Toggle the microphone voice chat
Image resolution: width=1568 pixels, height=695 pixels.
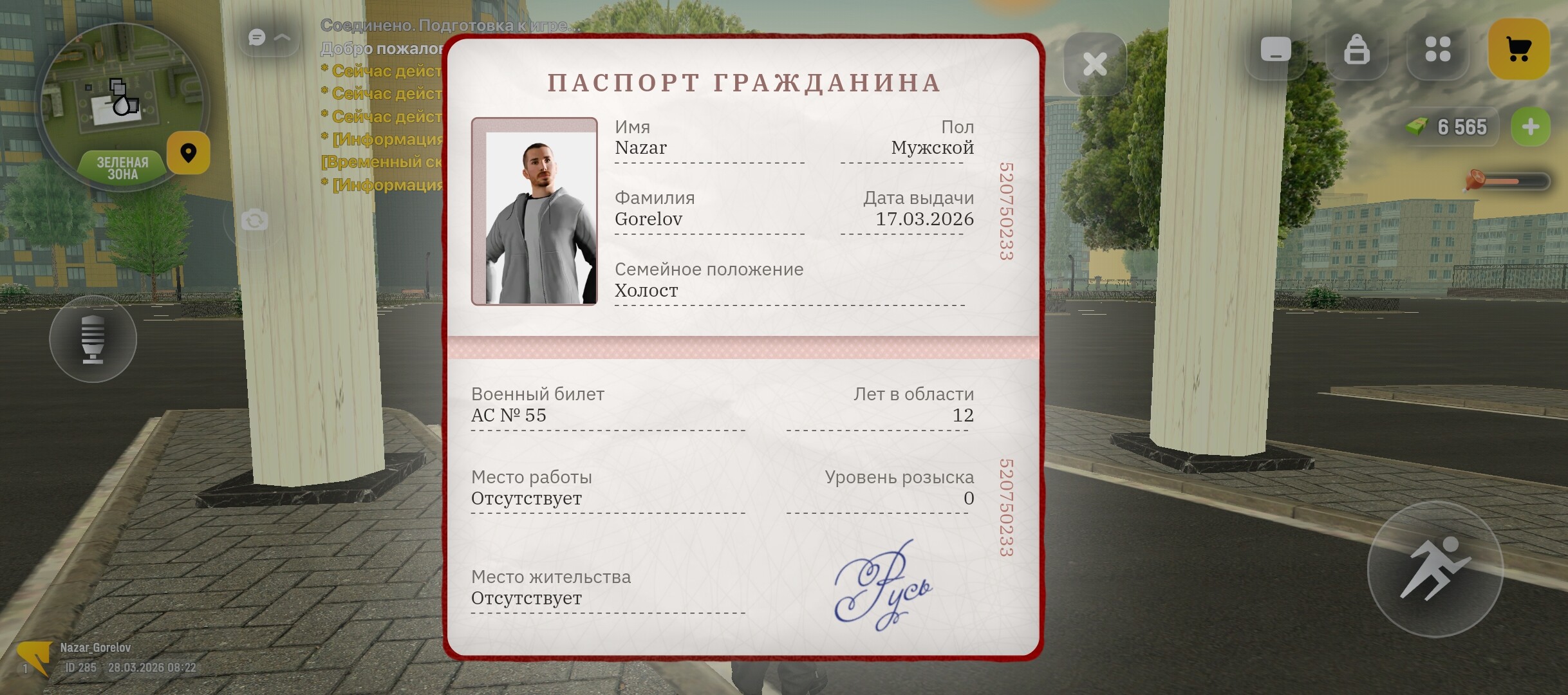[x=93, y=339]
